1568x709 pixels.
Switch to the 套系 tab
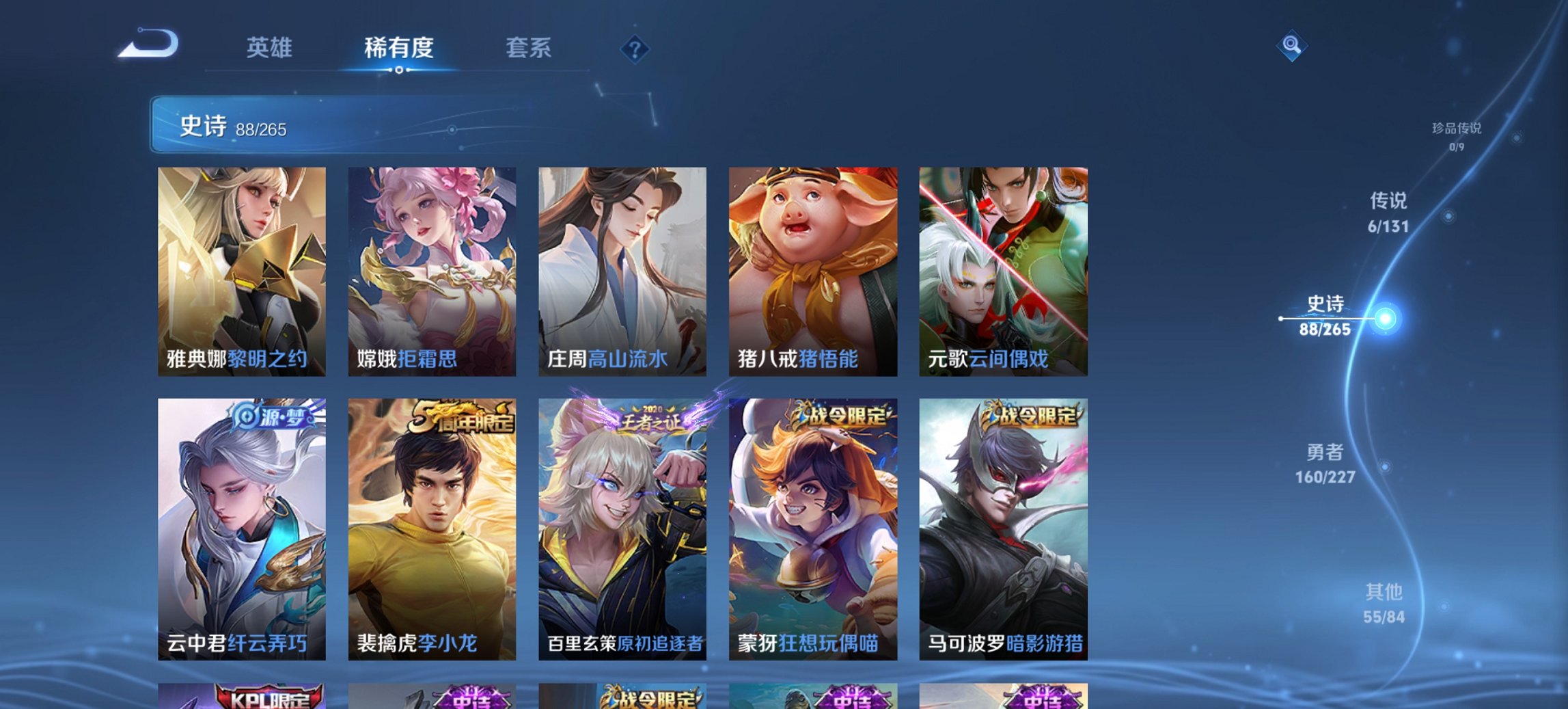pos(528,48)
